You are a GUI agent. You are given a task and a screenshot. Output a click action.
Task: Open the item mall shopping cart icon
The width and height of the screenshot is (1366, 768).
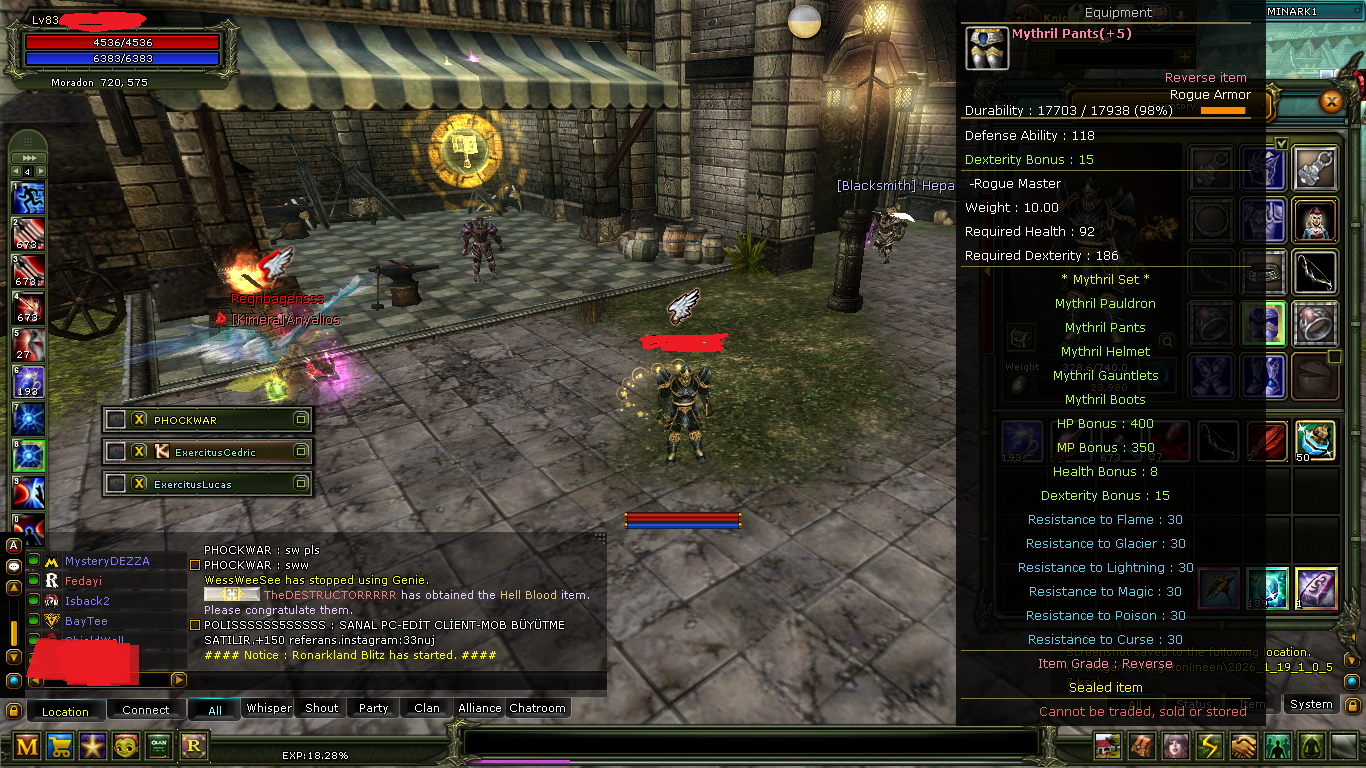[x=60, y=746]
